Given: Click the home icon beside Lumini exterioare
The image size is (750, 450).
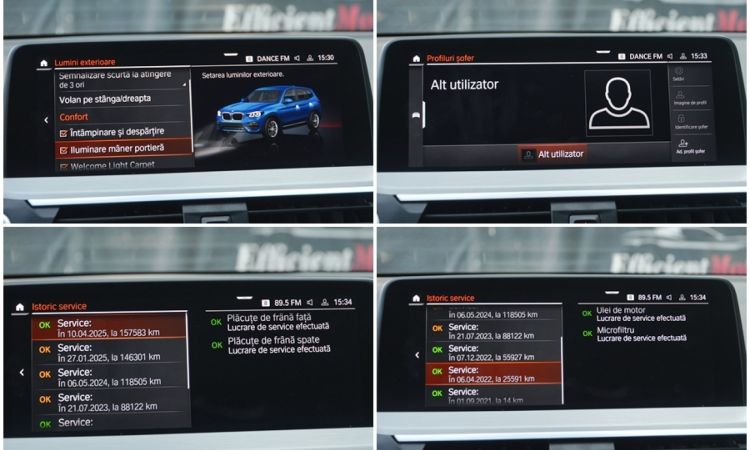Looking at the screenshot, I should (43, 62).
